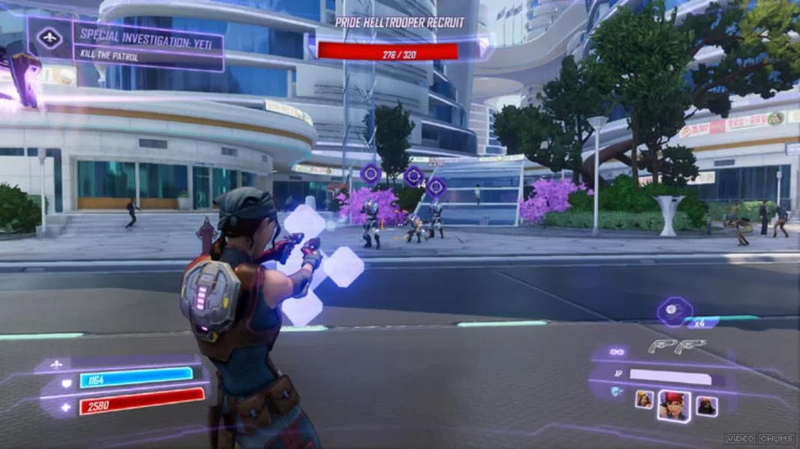Select the red-haired agent portrait
The image size is (800, 449).
click(674, 404)
